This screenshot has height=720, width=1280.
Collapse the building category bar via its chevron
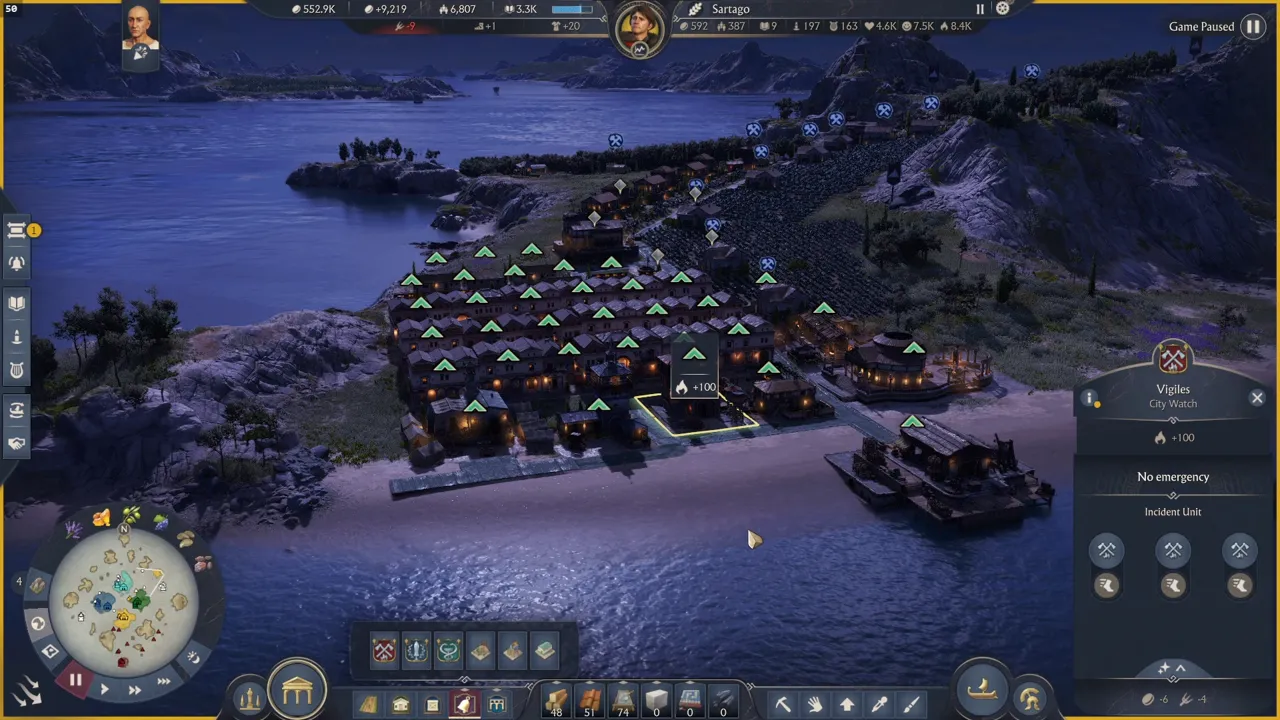[x=465, y=678]
